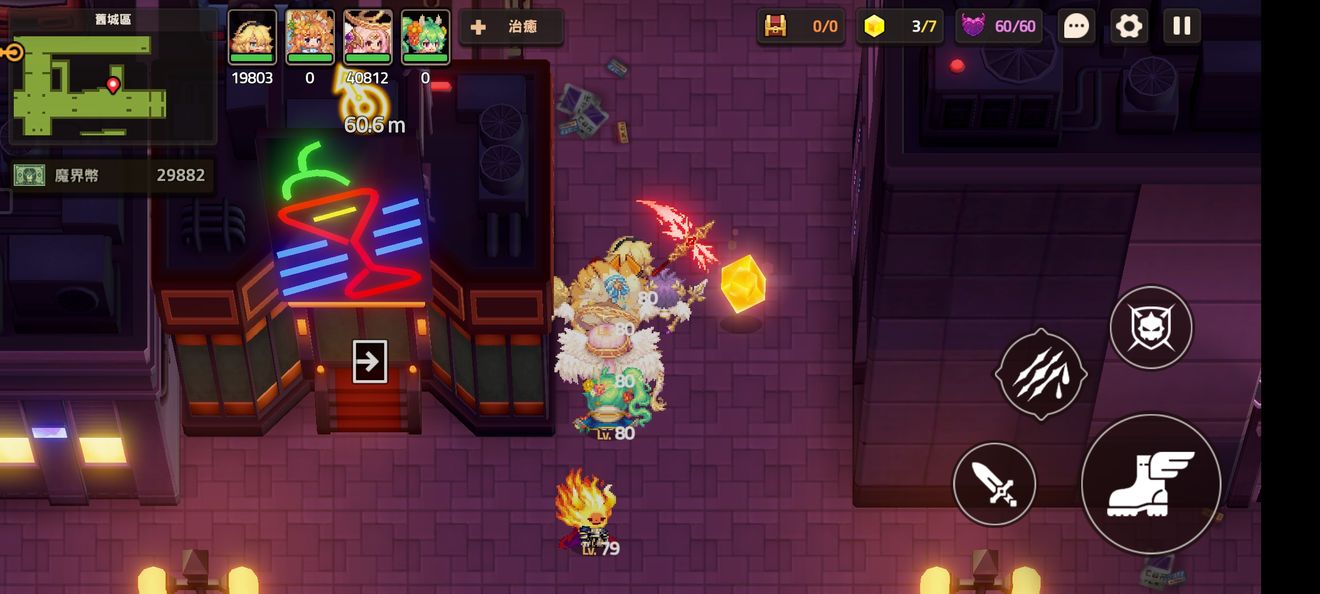This screenshot has height=594, width=1320.
Task: Enter the door arrow prompt
Action: [369, 361]
